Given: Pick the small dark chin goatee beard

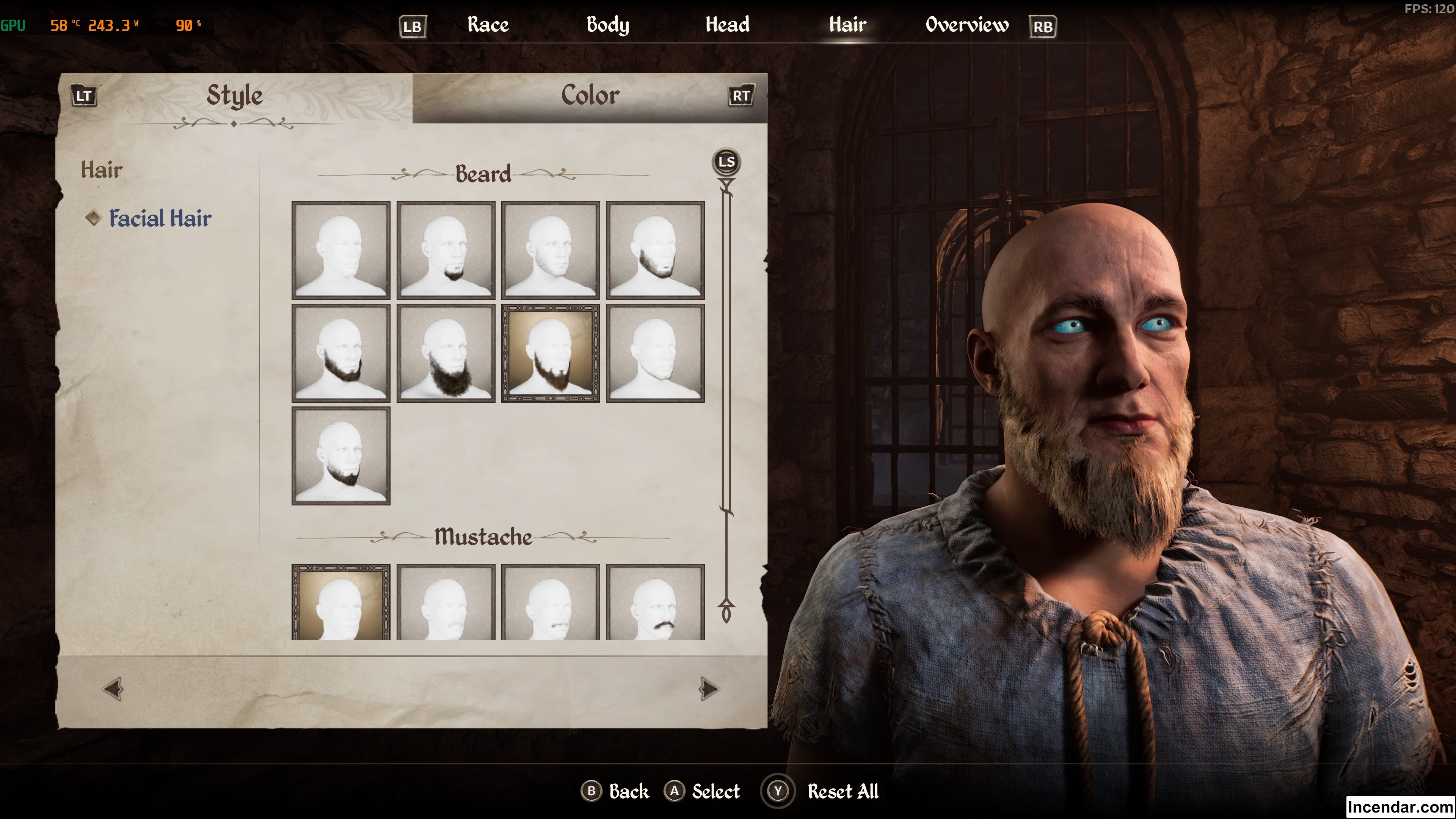Looking at the screenshot, I should (x=446, y=250).
